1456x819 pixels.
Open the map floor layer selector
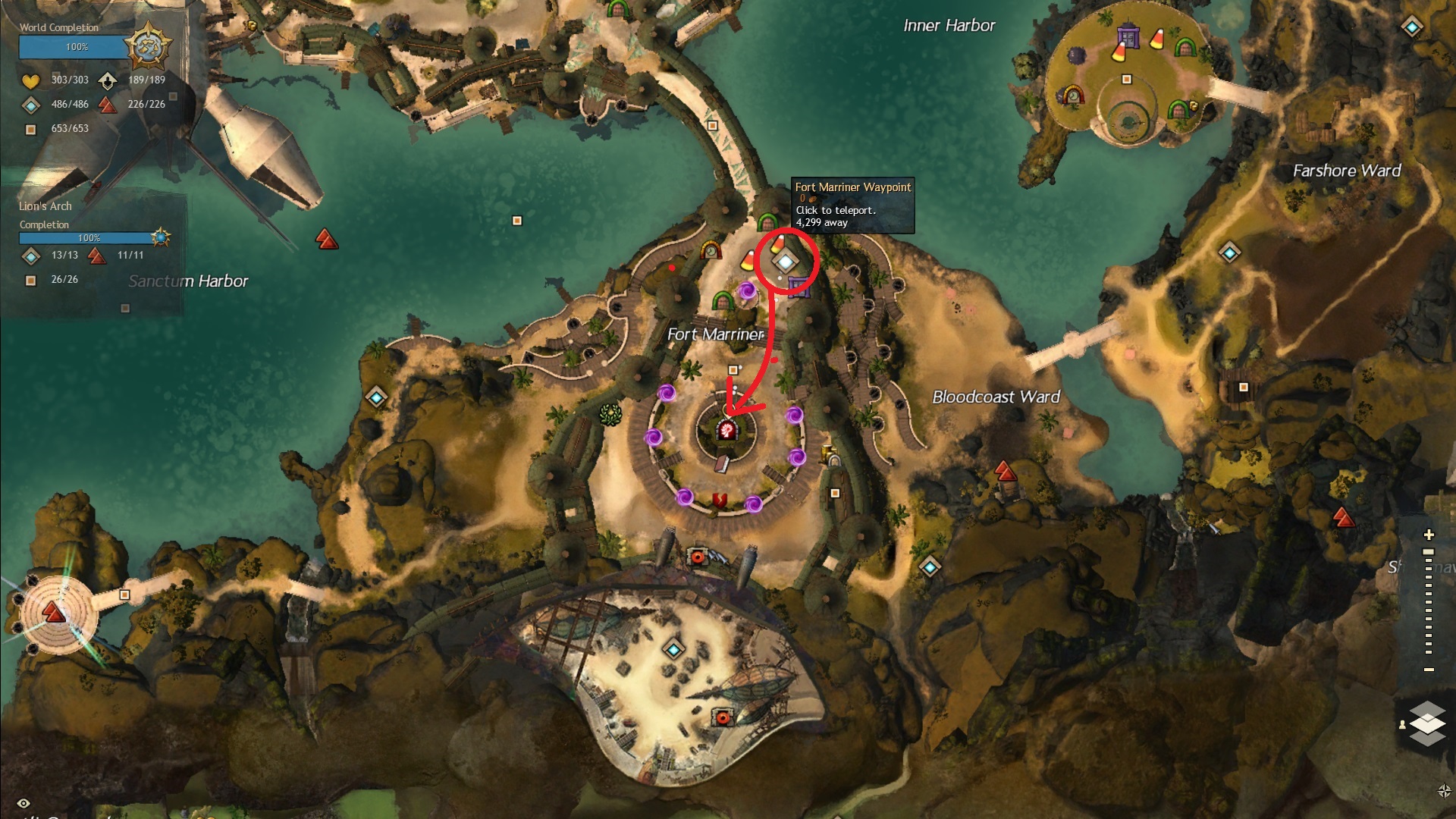[1427, 723]
